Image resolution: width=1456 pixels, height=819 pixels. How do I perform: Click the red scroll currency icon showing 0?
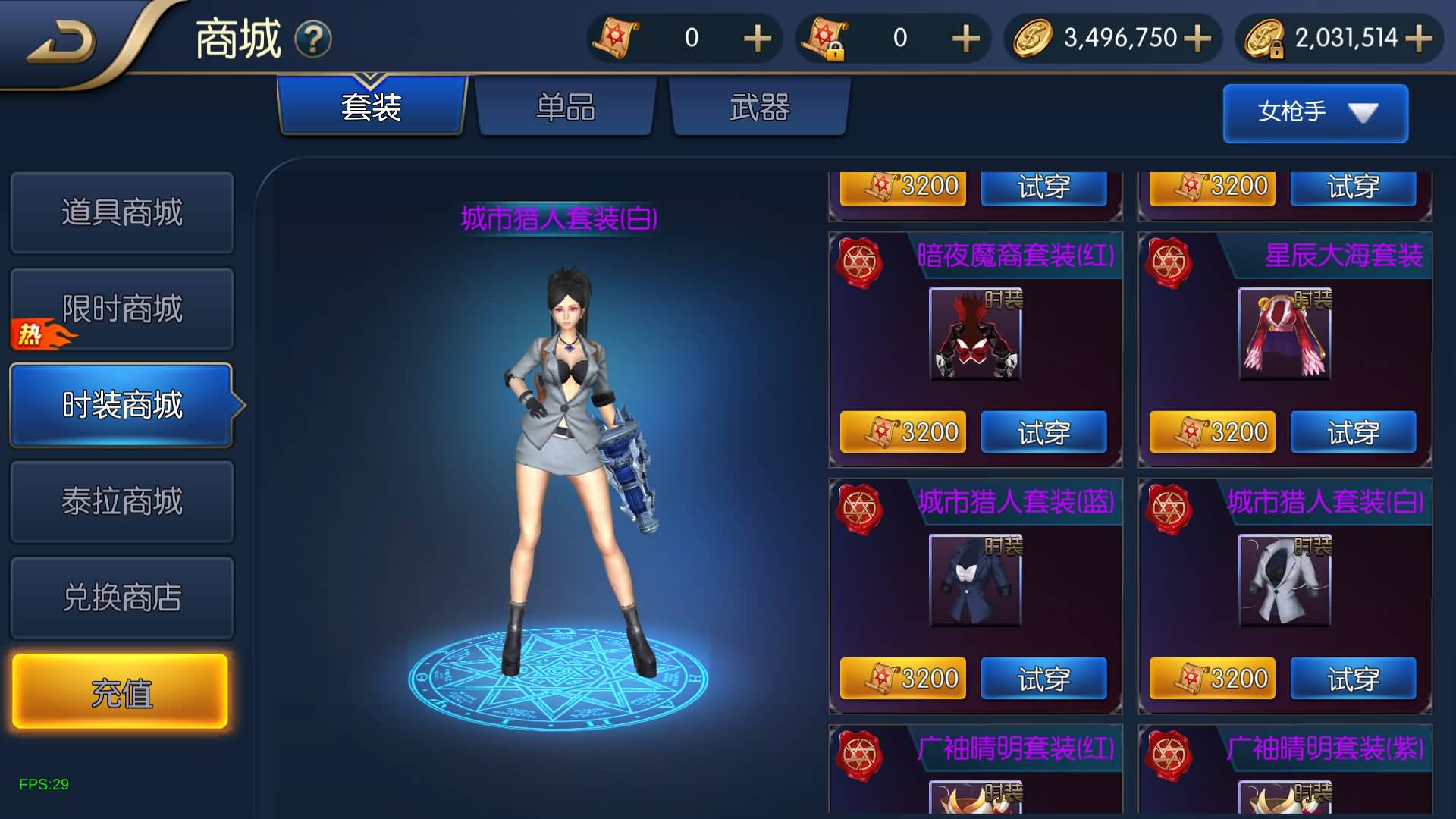point(617,38)
